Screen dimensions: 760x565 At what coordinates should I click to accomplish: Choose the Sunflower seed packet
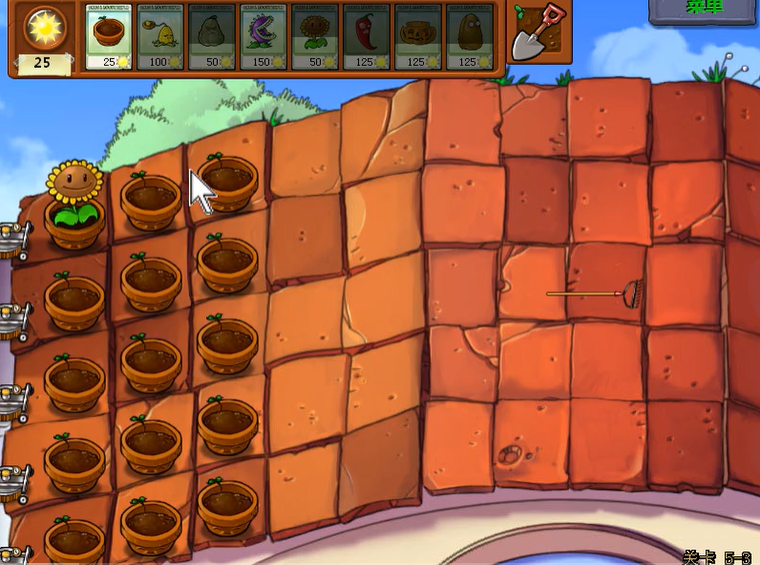click(x=315, y=37)
